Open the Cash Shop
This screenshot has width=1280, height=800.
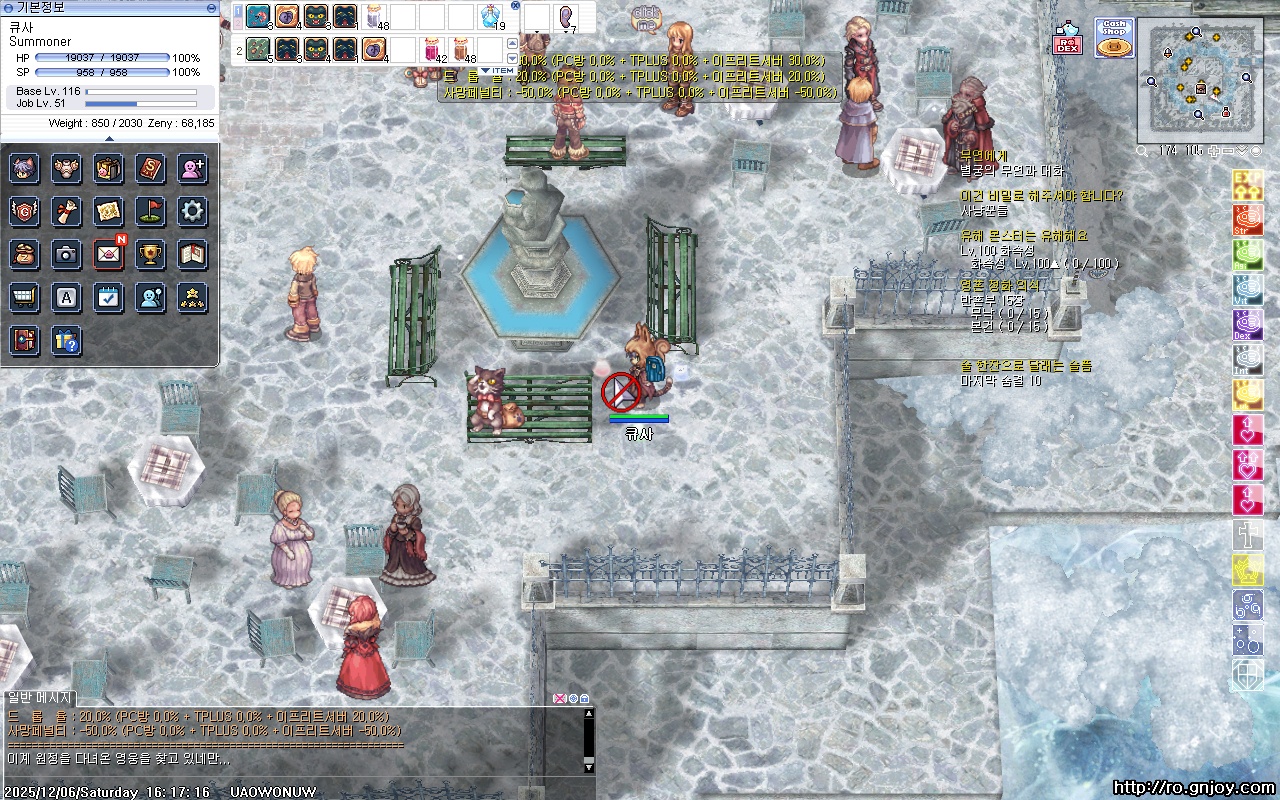click(1113, 38)
